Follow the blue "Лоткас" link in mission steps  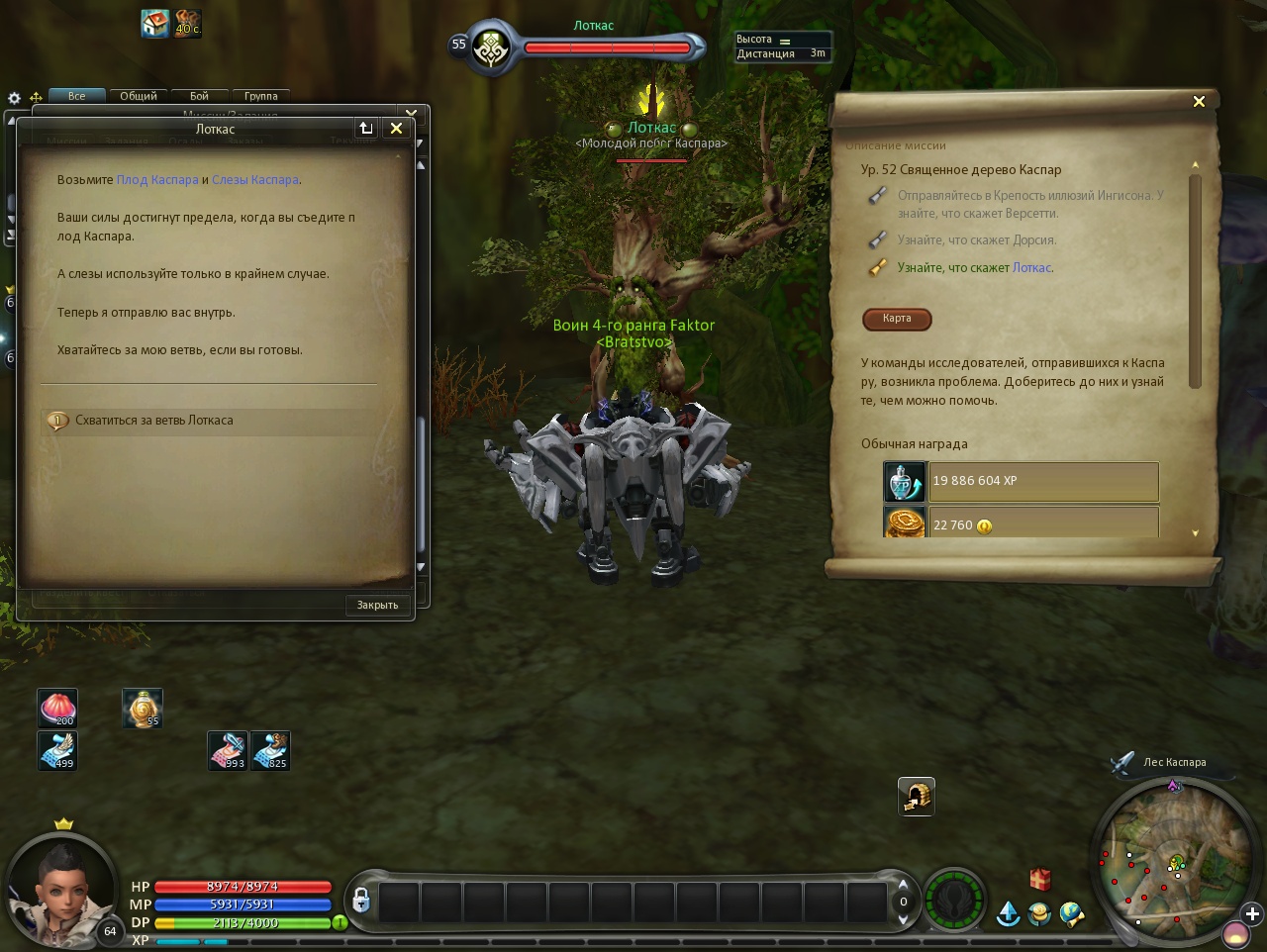click(1031, 268)
